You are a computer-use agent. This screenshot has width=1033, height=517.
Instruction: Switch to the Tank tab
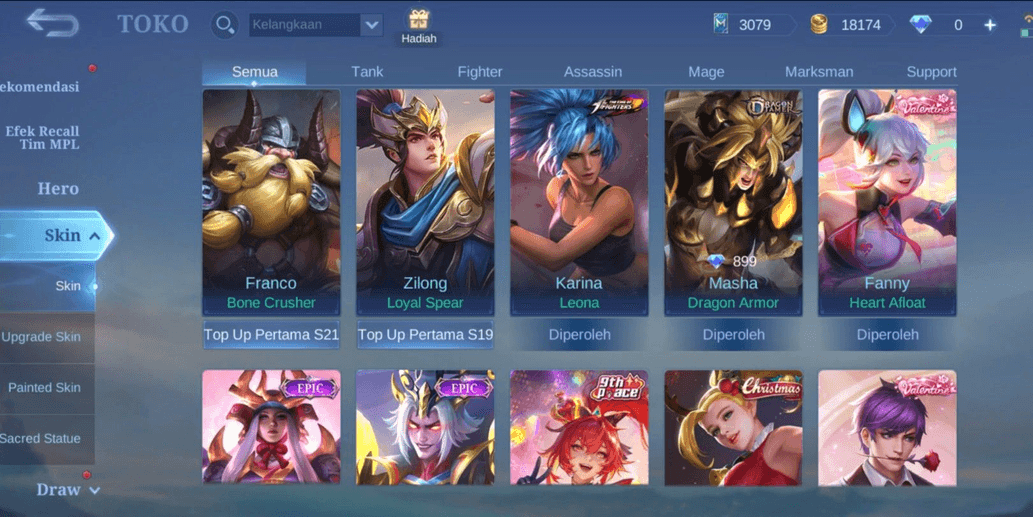pos(367,72)
